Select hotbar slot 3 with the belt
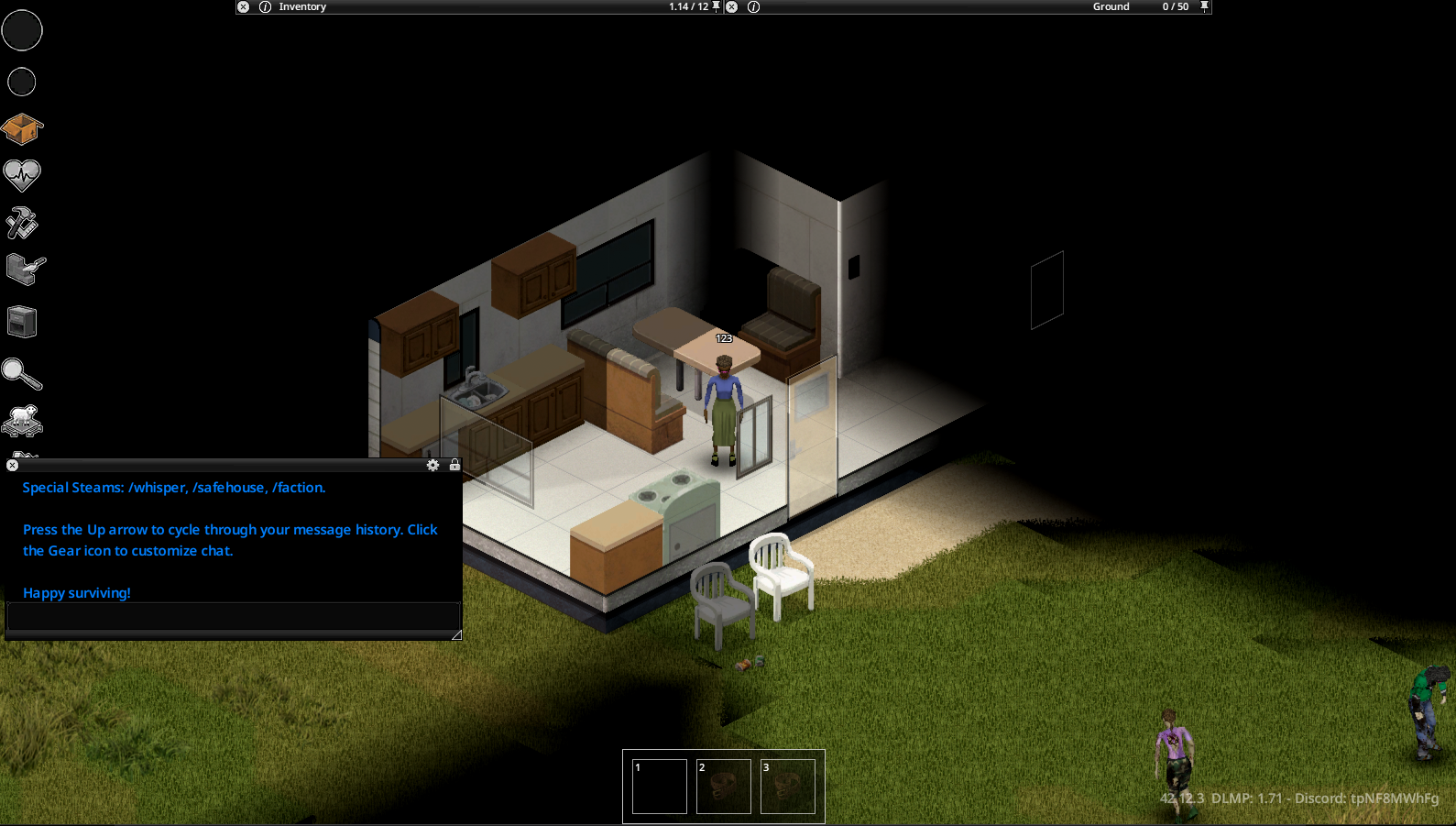 click(x=788, y=787)
